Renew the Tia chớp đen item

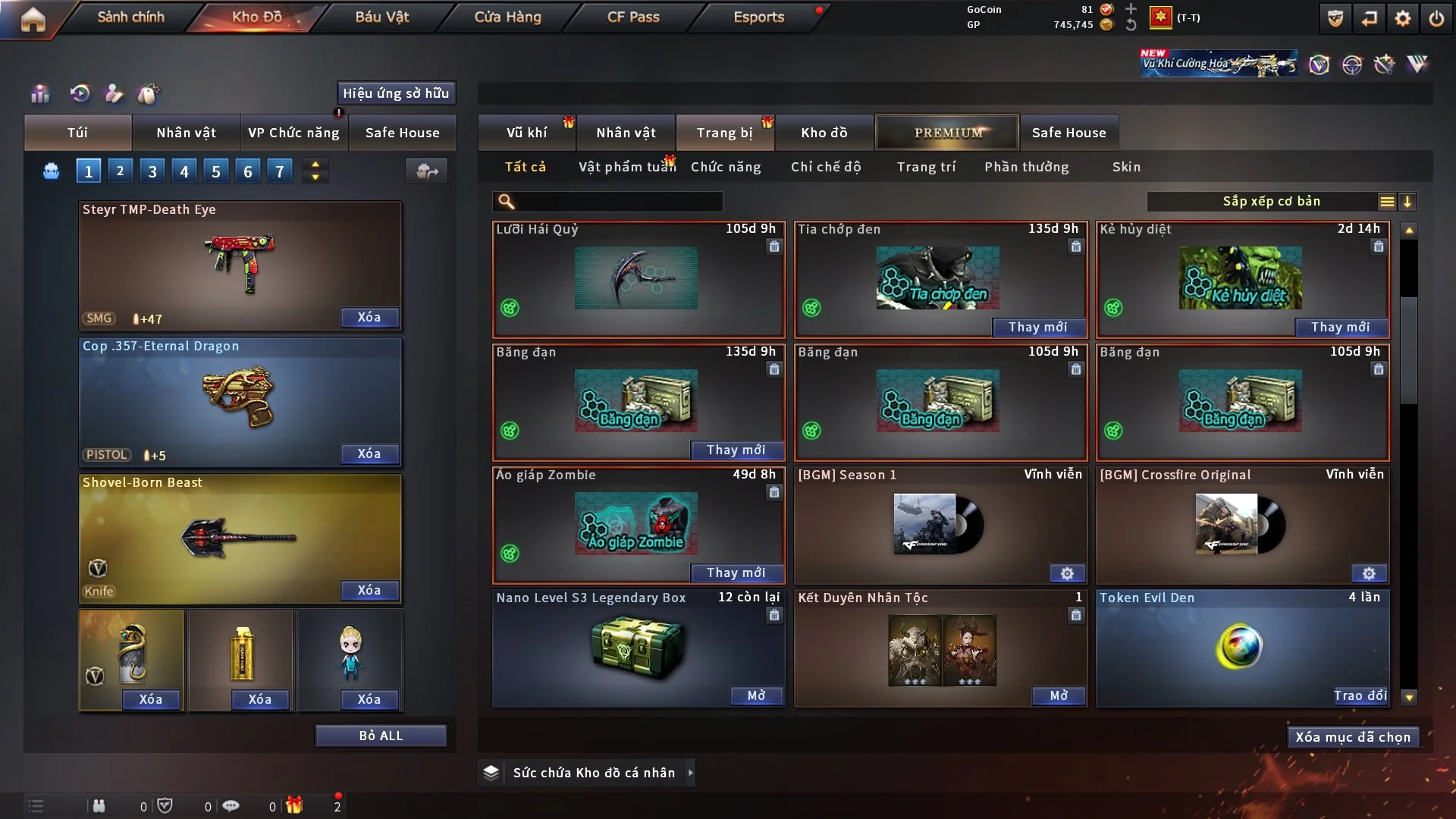[x=1037, y=327]
